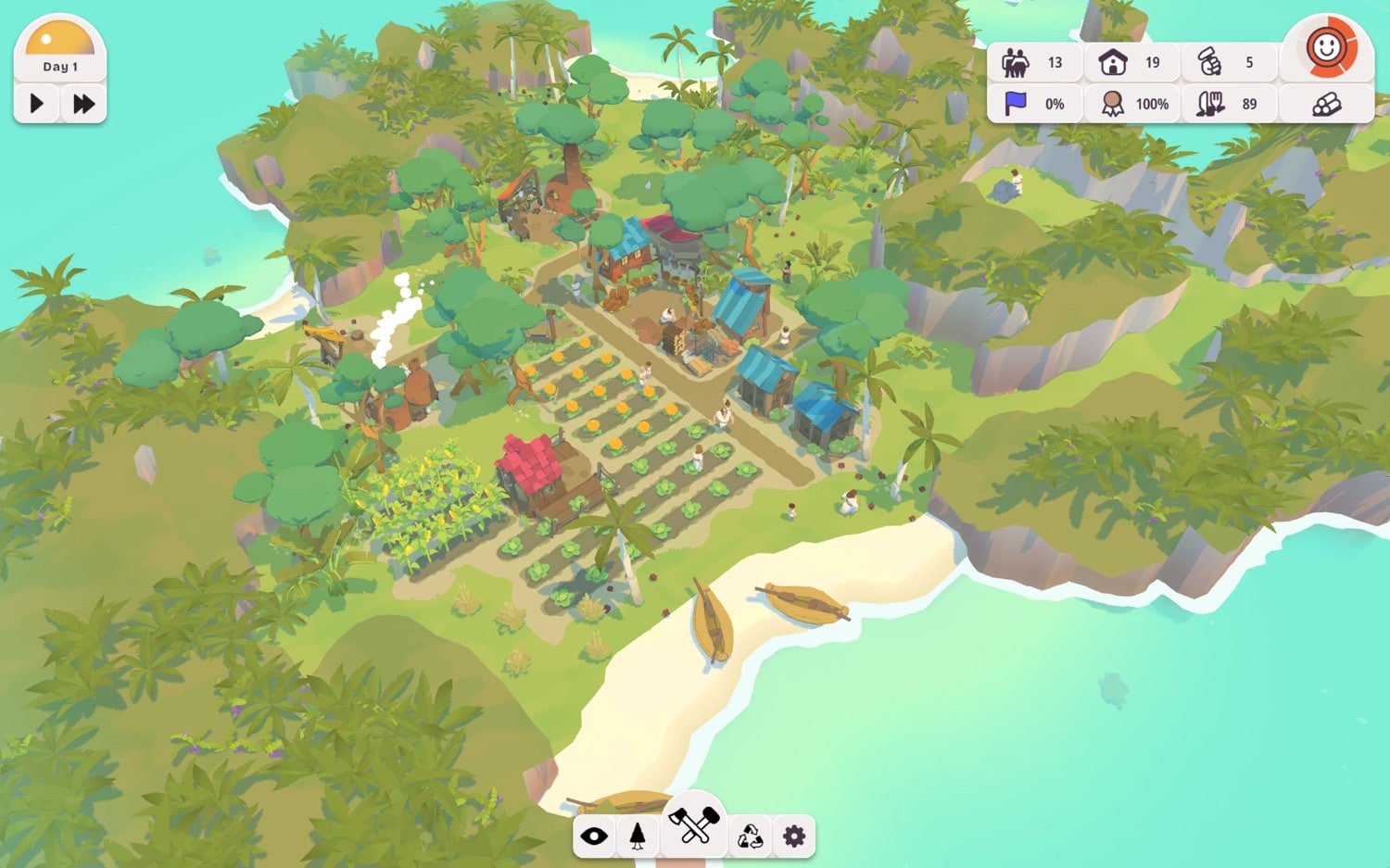Start time with the play button

tap(37, 103)
